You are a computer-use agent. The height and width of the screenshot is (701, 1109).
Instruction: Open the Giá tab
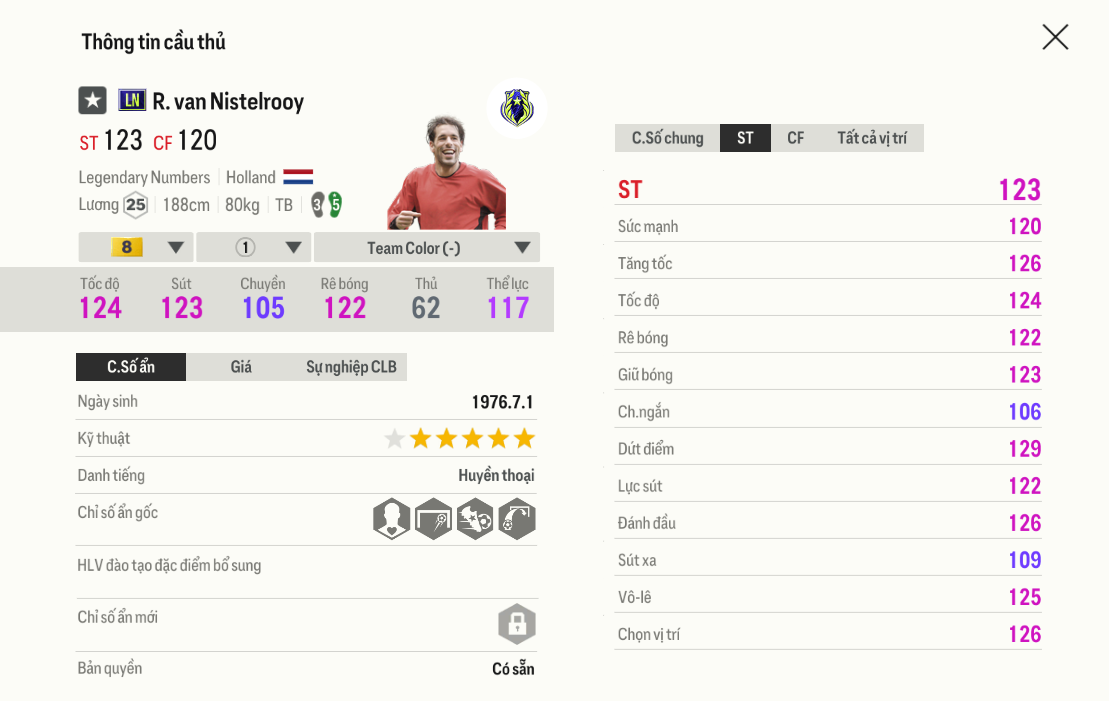click(x=241, y=367)
